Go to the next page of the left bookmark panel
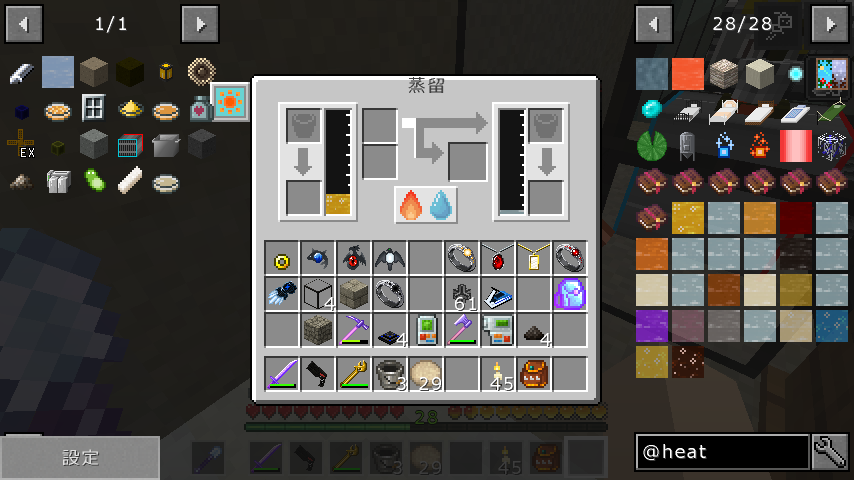 click(x=200, y=22)
